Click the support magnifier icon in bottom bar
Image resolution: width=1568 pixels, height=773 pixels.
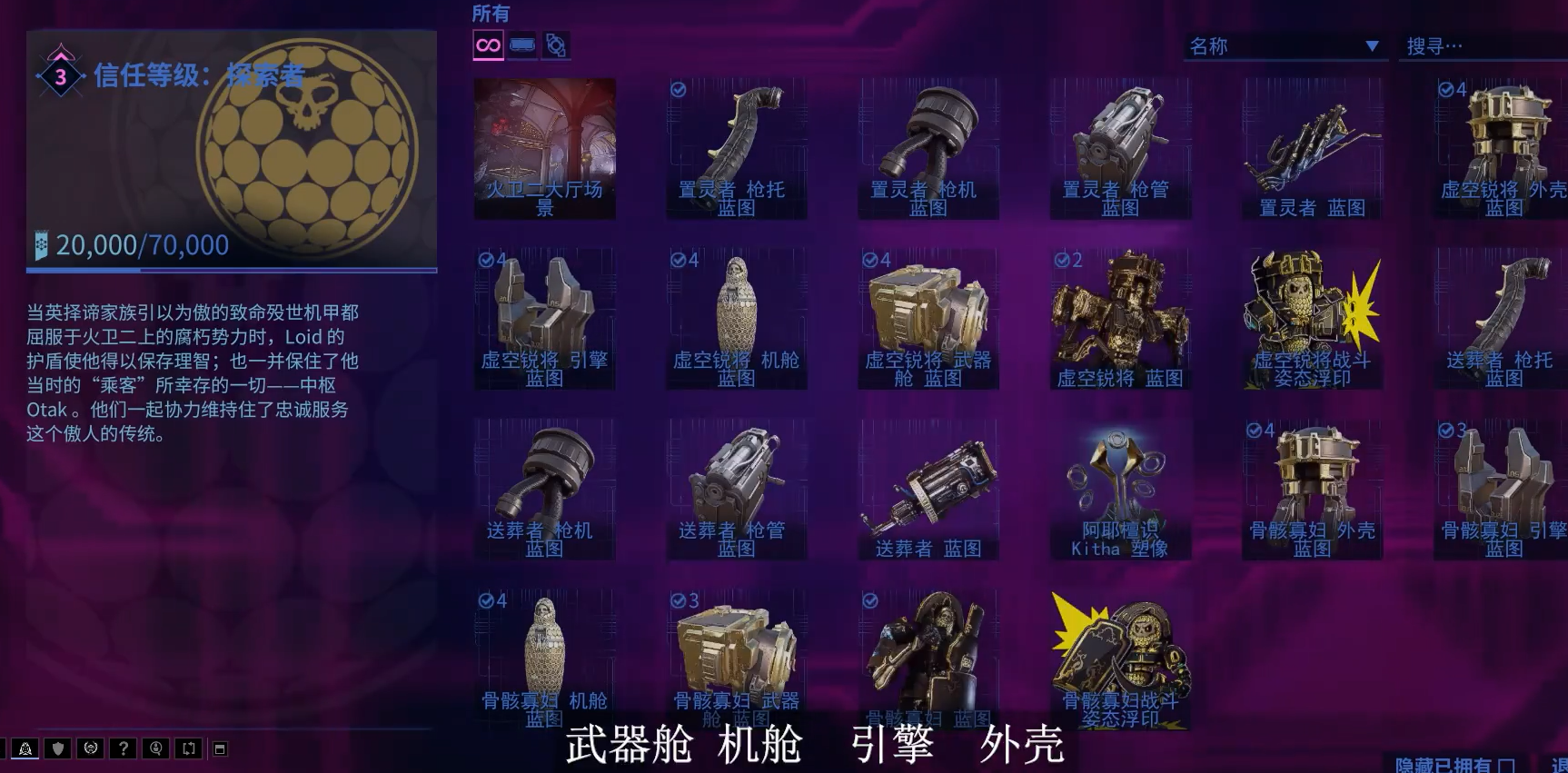154,750
